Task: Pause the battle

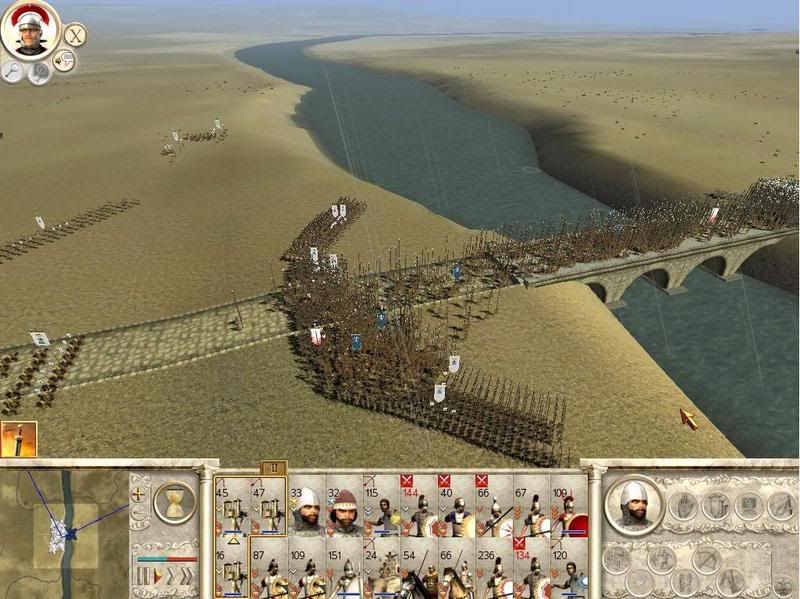Action: coord(143,577)
